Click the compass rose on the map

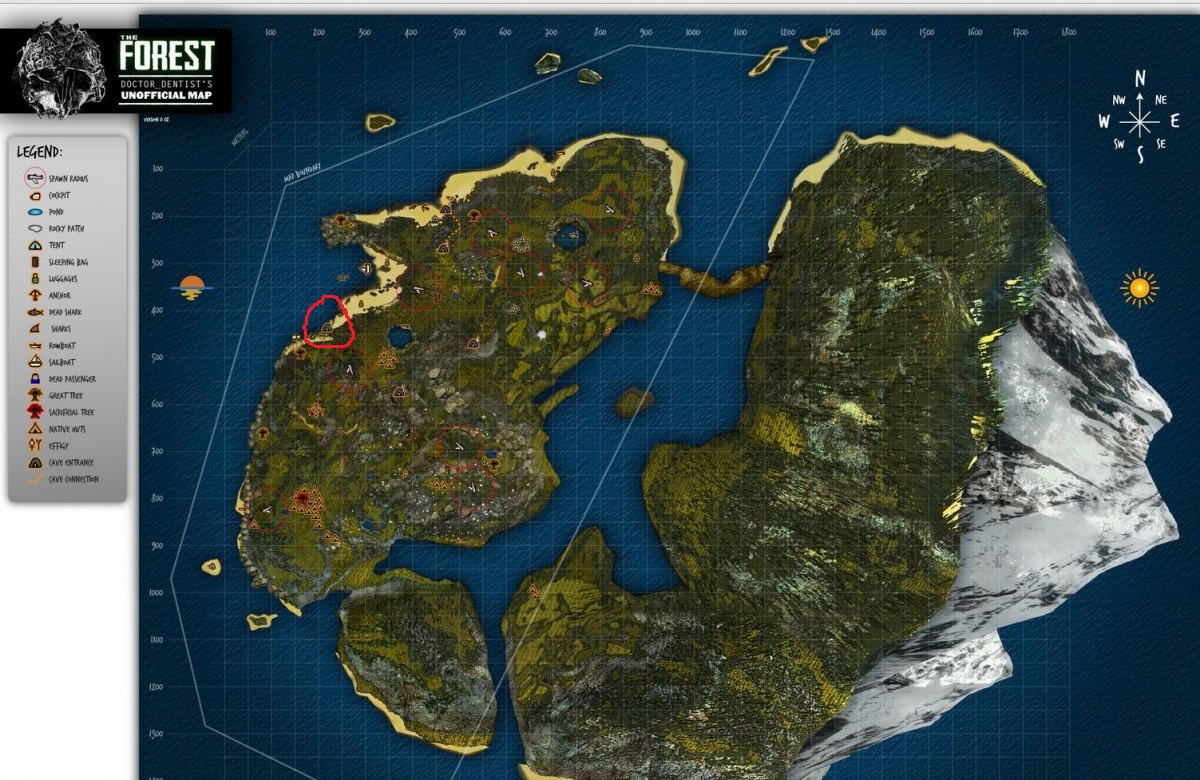pos(1139,119)
